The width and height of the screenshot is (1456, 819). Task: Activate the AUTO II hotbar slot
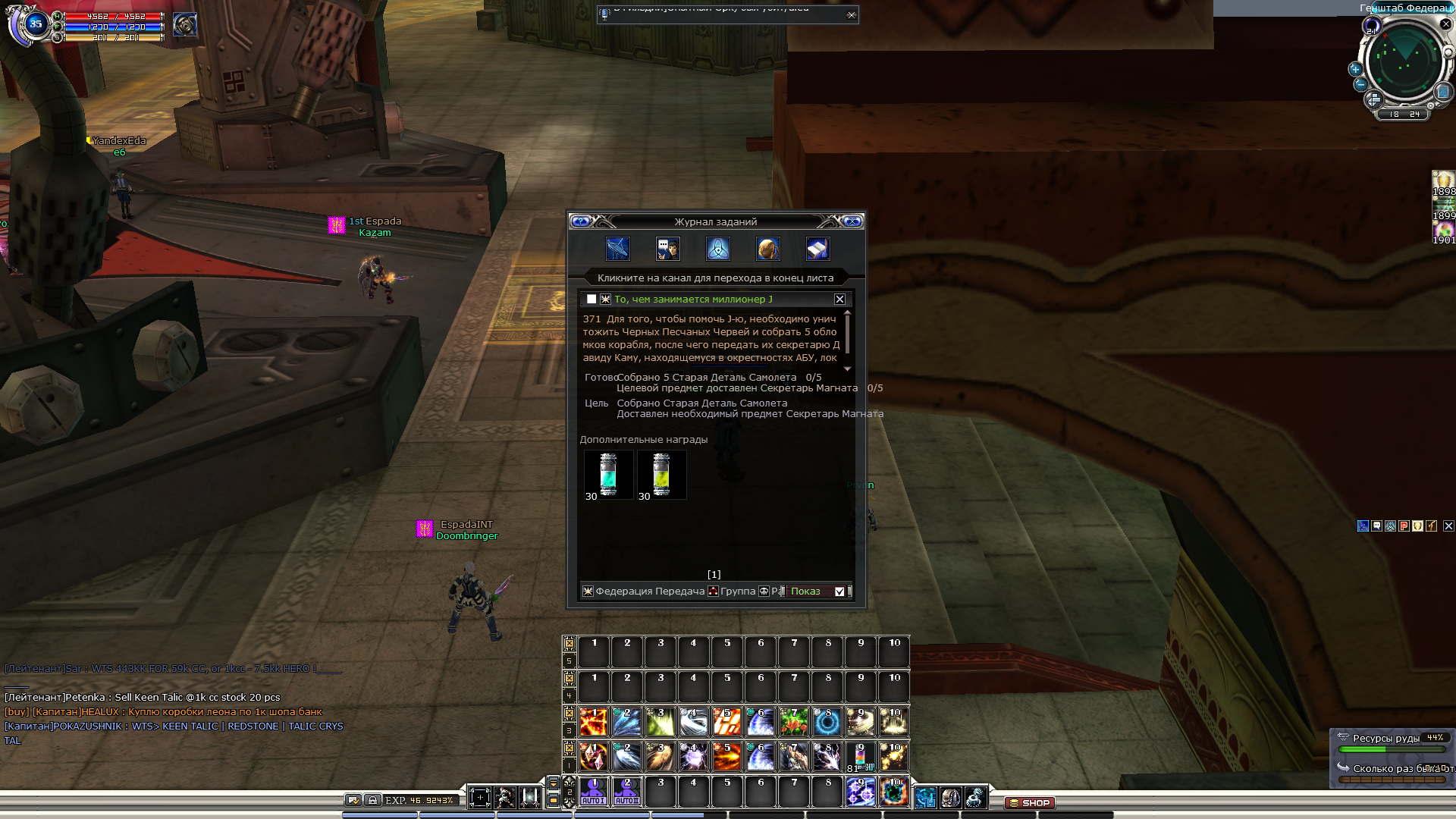point(627,791)
